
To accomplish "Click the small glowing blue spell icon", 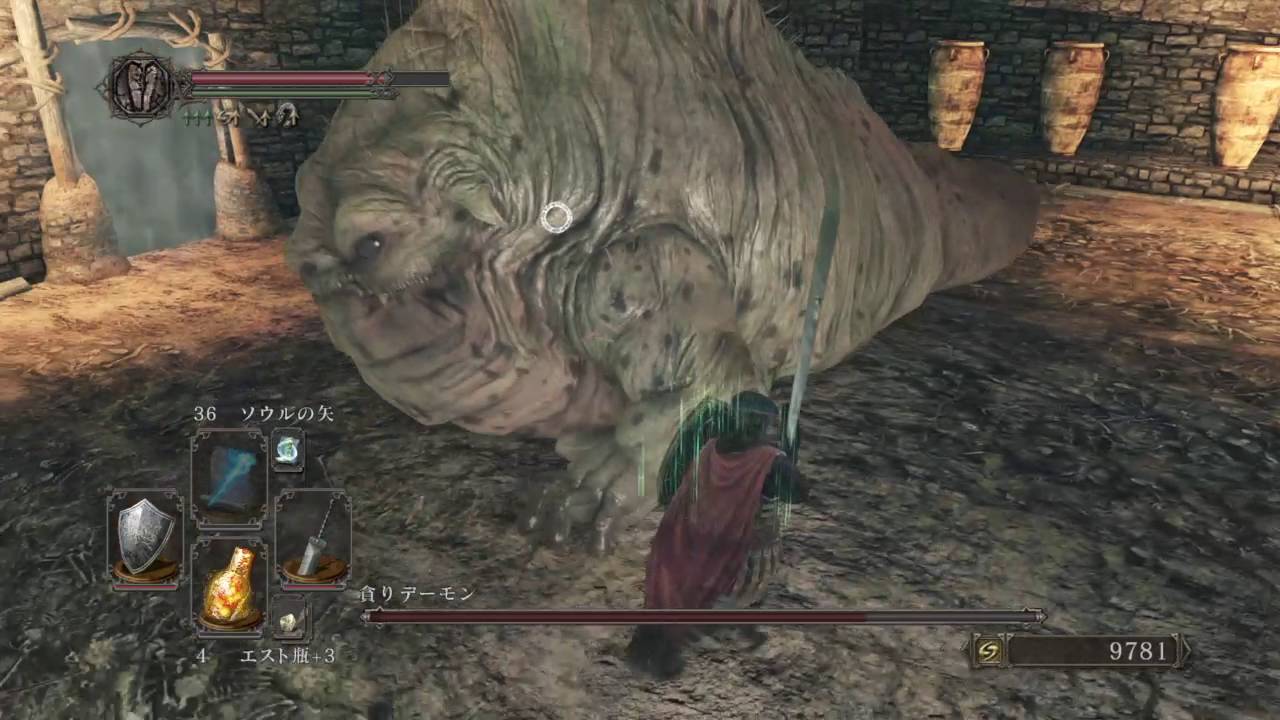I will pos(288,450).
